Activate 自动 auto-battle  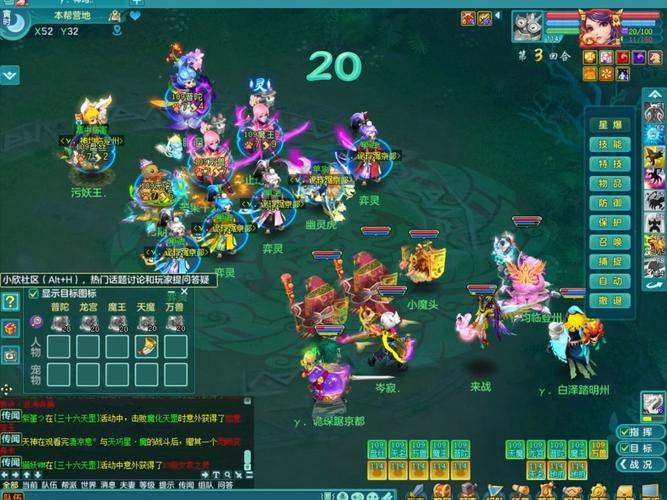[610, 281]
